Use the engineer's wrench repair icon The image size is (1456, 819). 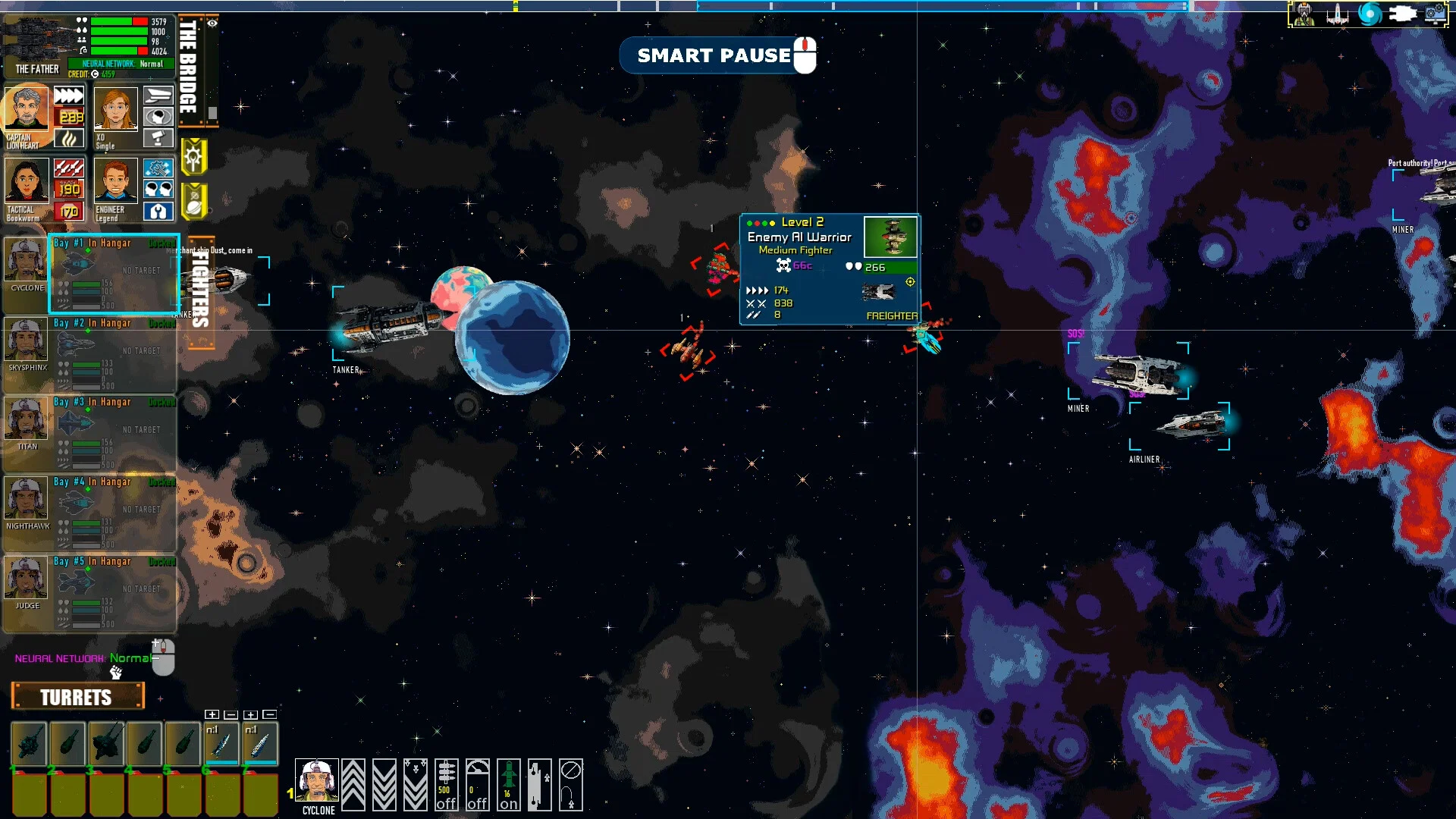(x=158, y=168)
